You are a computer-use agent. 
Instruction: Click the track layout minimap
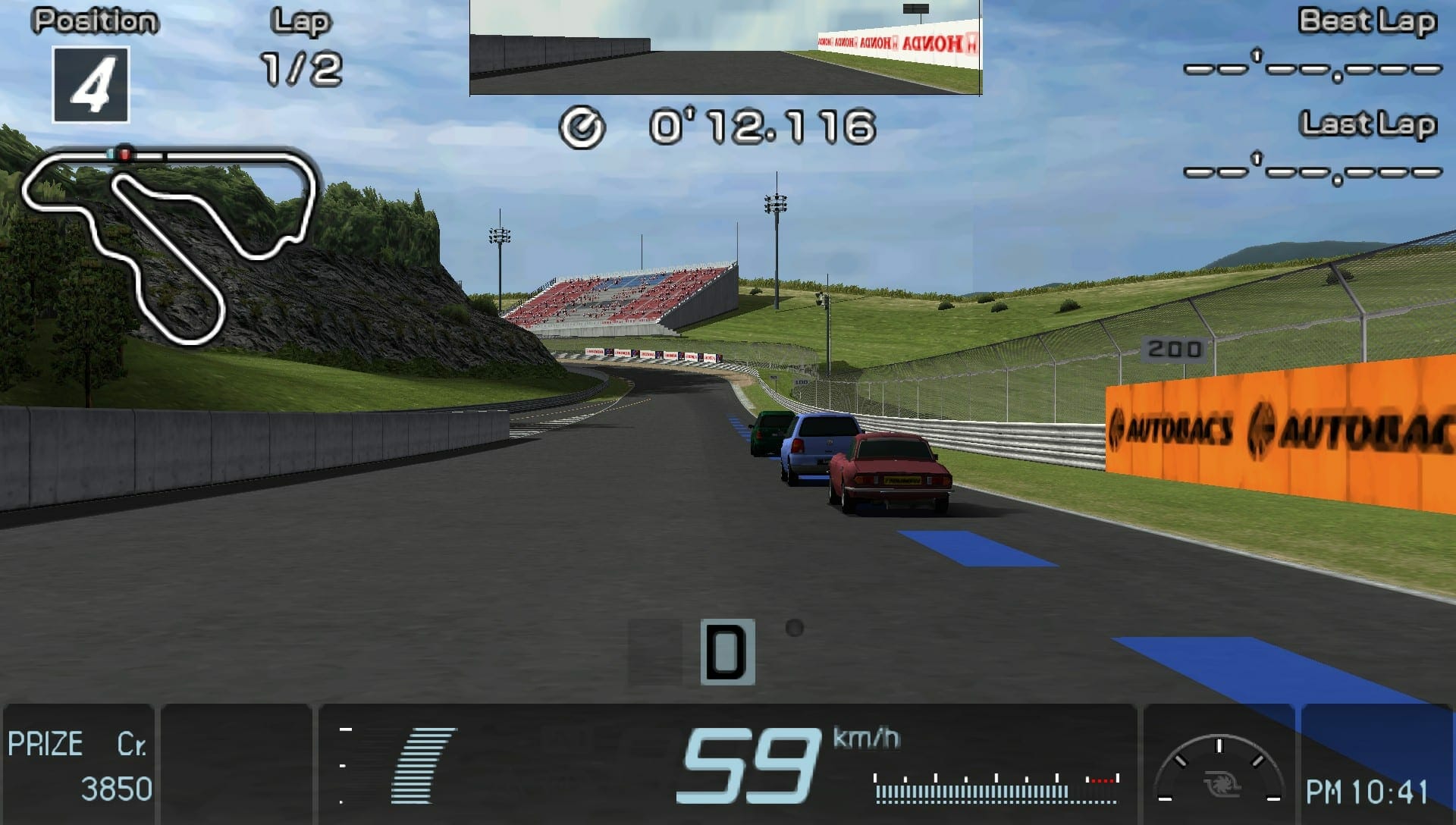[x=167, y=243]
